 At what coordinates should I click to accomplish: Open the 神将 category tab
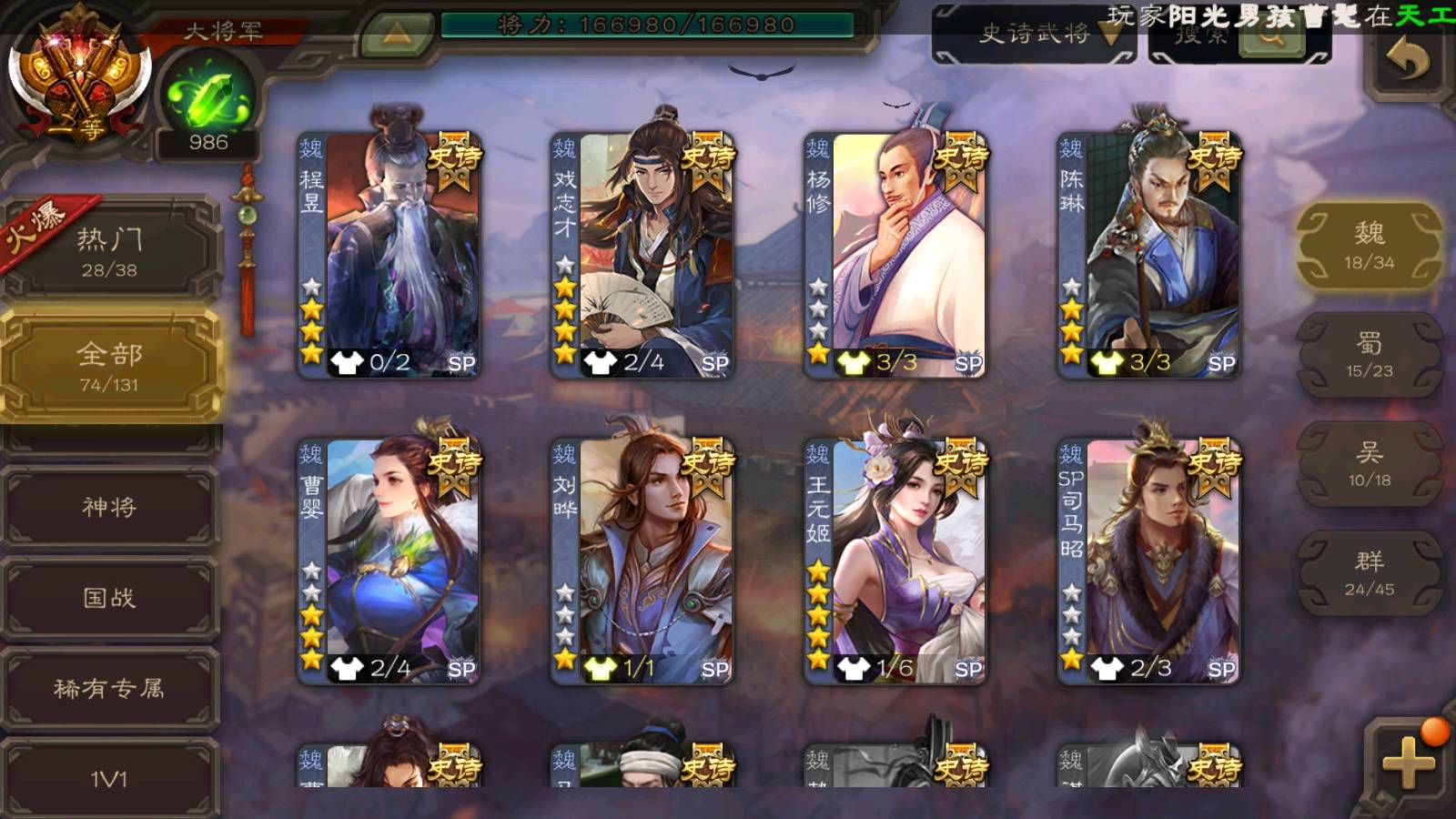[x=110, y=507]
